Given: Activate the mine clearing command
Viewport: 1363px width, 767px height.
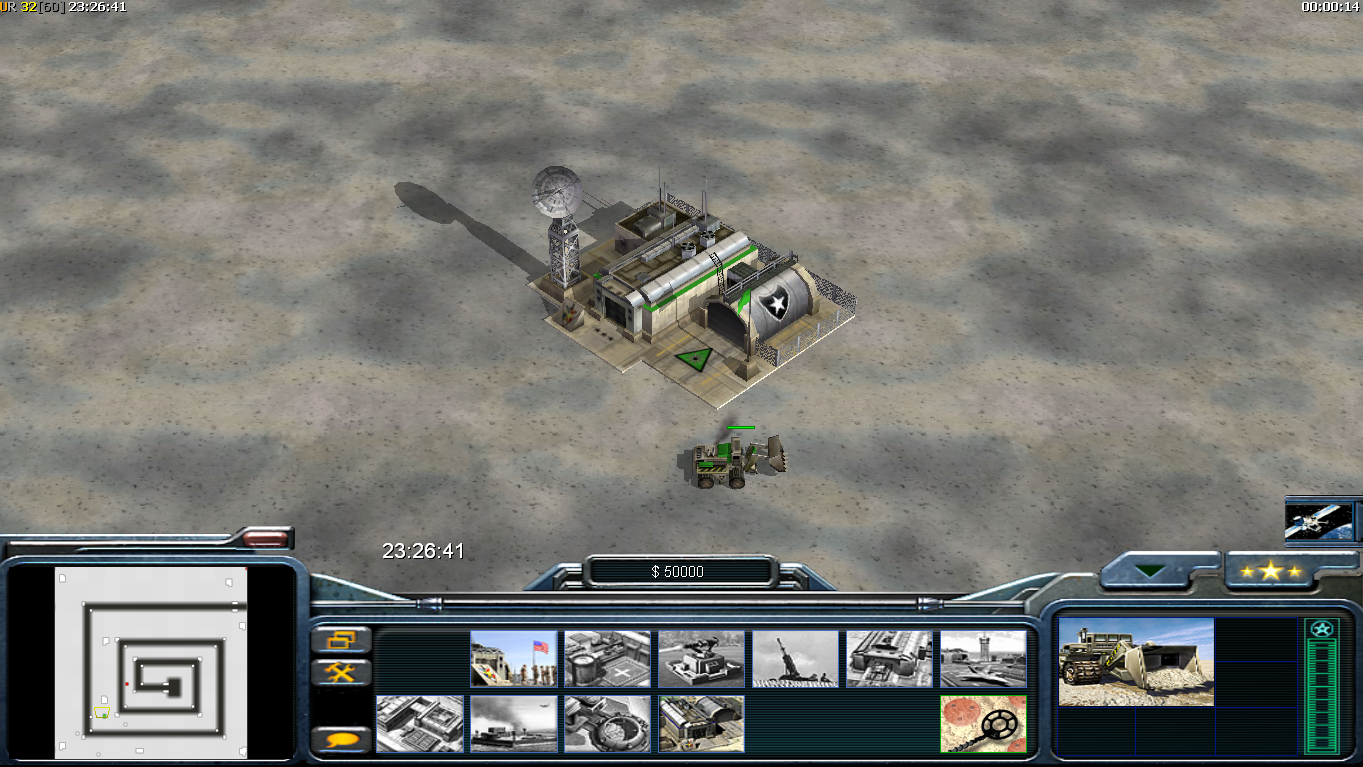Looking at the screenshot, I should (x=983, y=724).
